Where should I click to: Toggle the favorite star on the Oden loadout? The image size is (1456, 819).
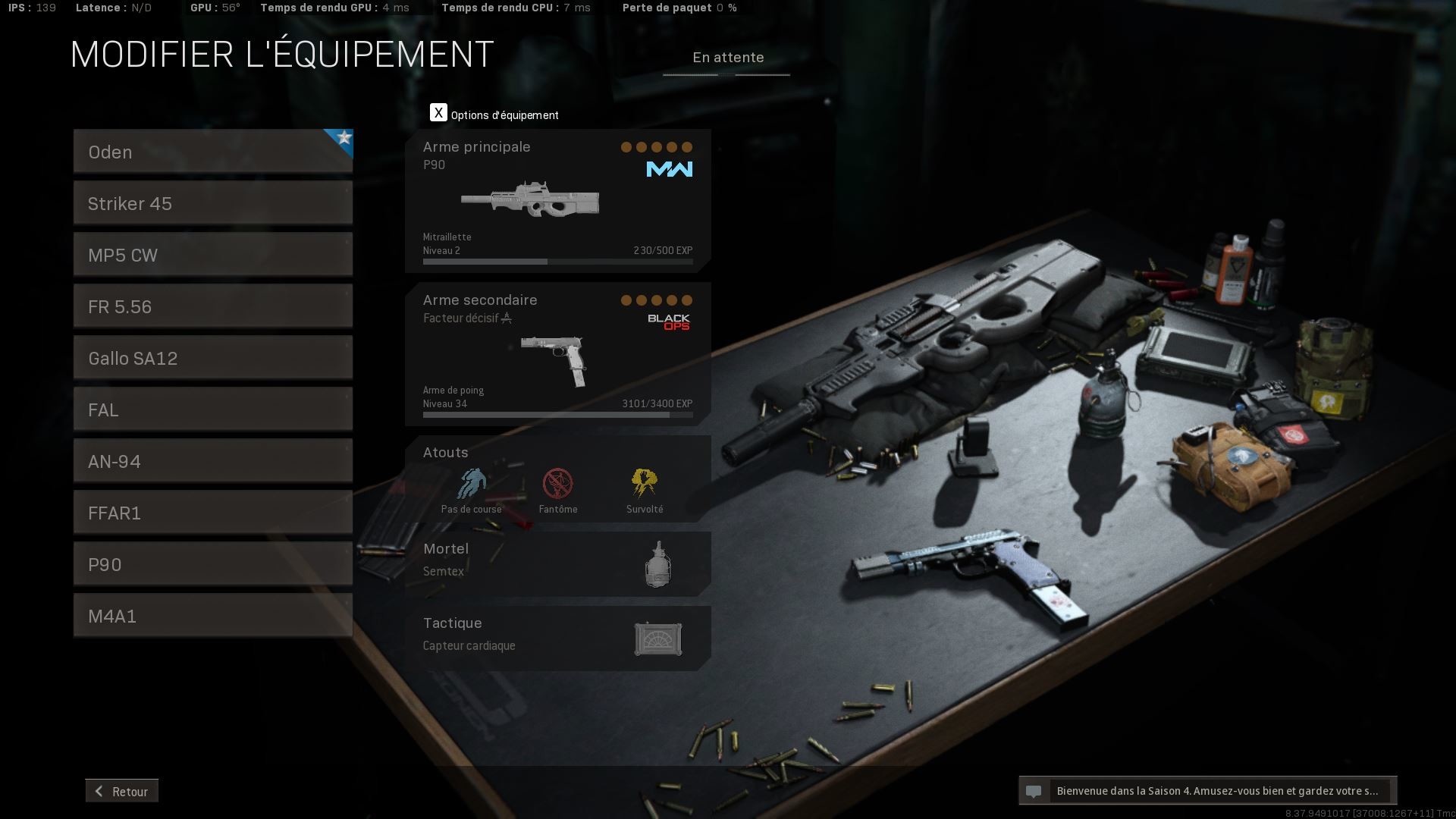[343, 138]
